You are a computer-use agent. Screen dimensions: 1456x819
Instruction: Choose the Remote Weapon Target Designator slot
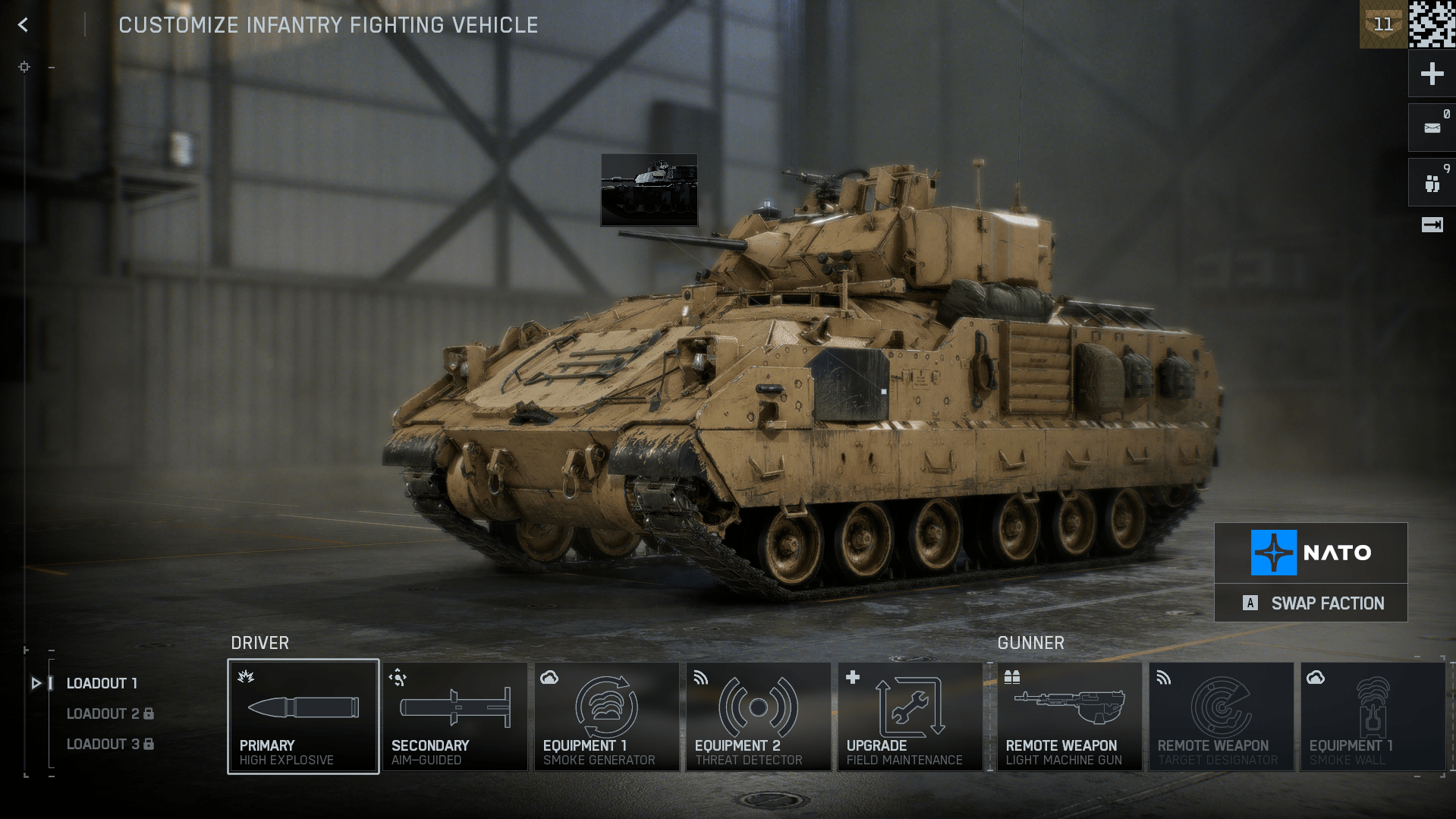click(1221, 717)
